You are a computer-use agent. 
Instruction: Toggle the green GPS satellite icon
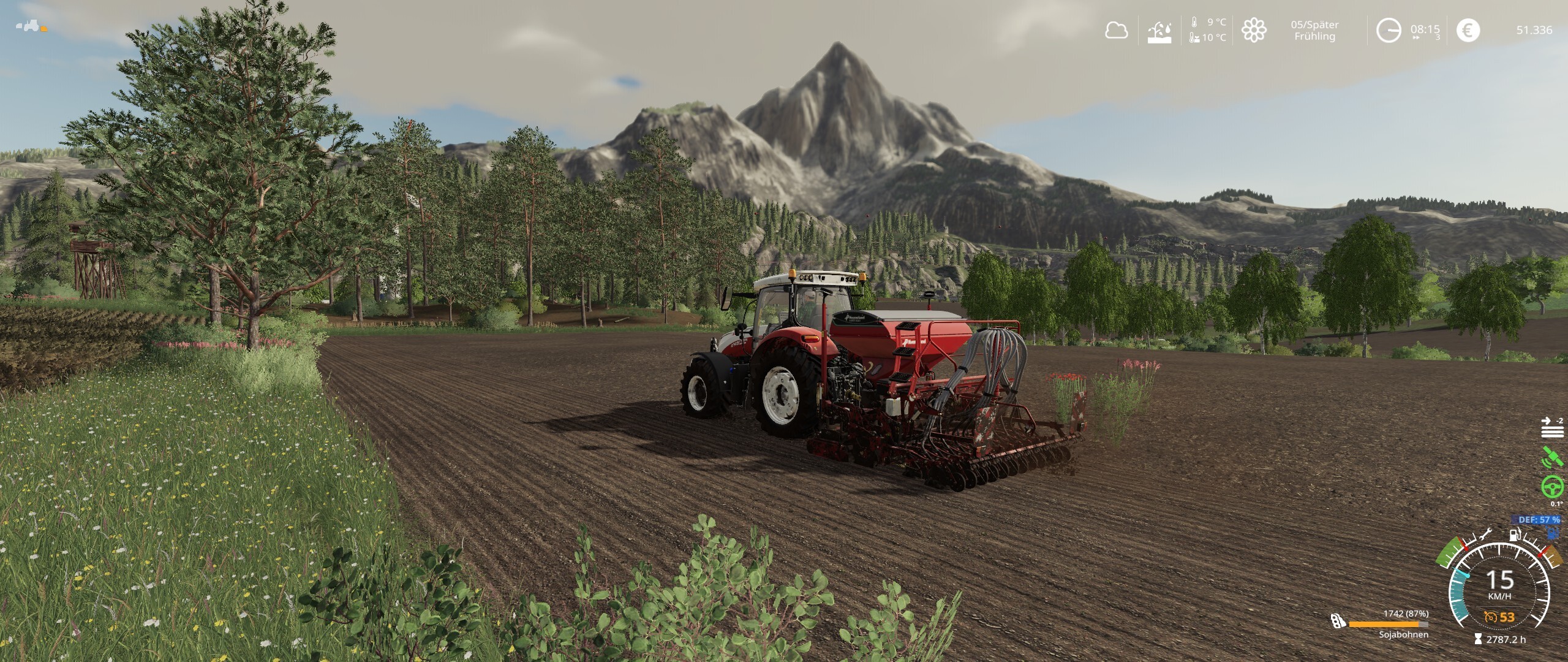(1551, 457)
